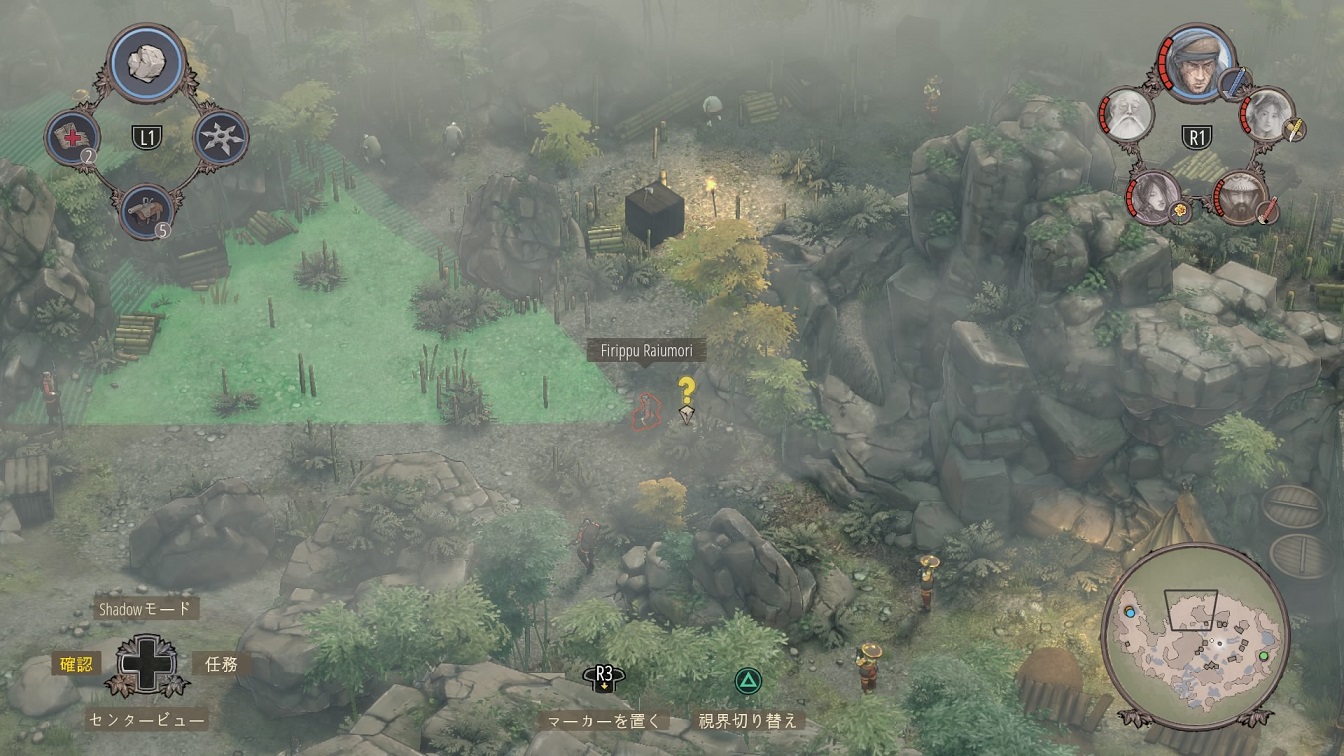The image size is (1344, 756).
Task: Select マーカーを置く place marker
Action: 604,720
